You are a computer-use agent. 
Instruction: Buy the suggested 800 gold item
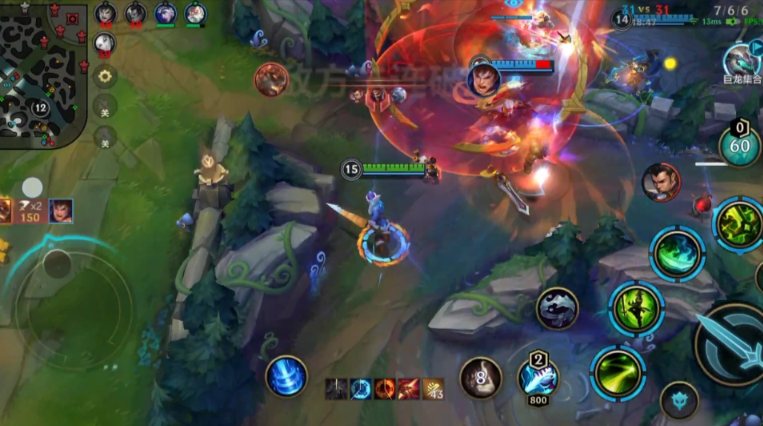pyautogui.click(x=538, y=379)
